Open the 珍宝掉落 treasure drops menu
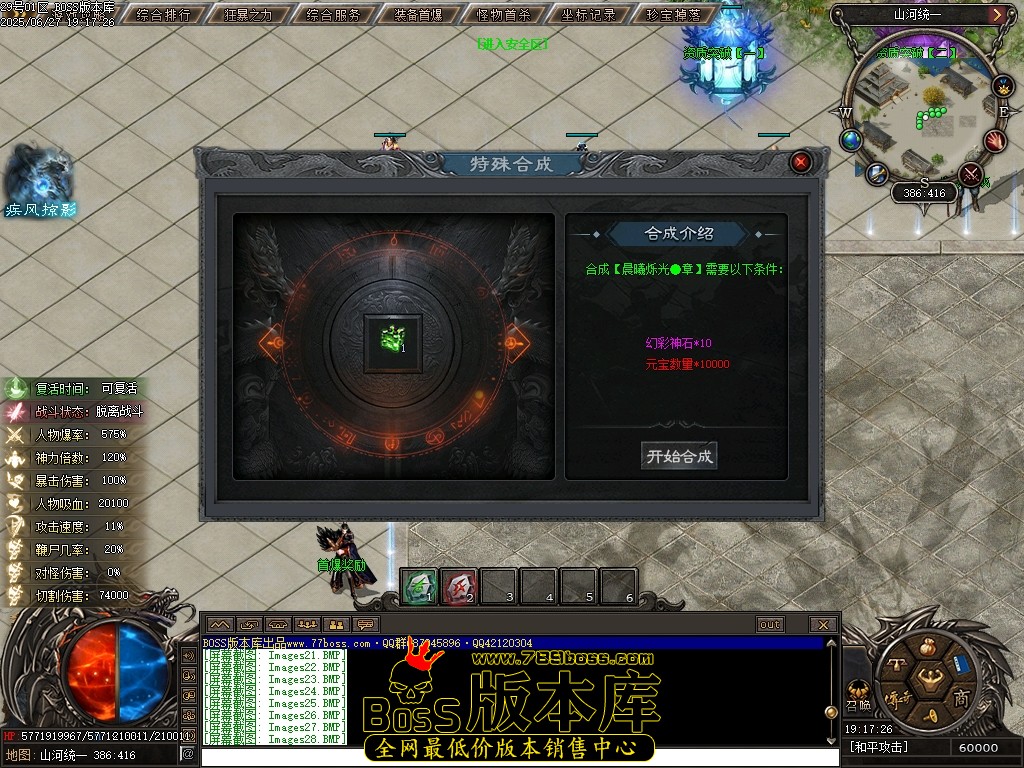Image resolution: width=1024 pixels, height=768 pixels. pyautogui.click(x=674, y=15)
